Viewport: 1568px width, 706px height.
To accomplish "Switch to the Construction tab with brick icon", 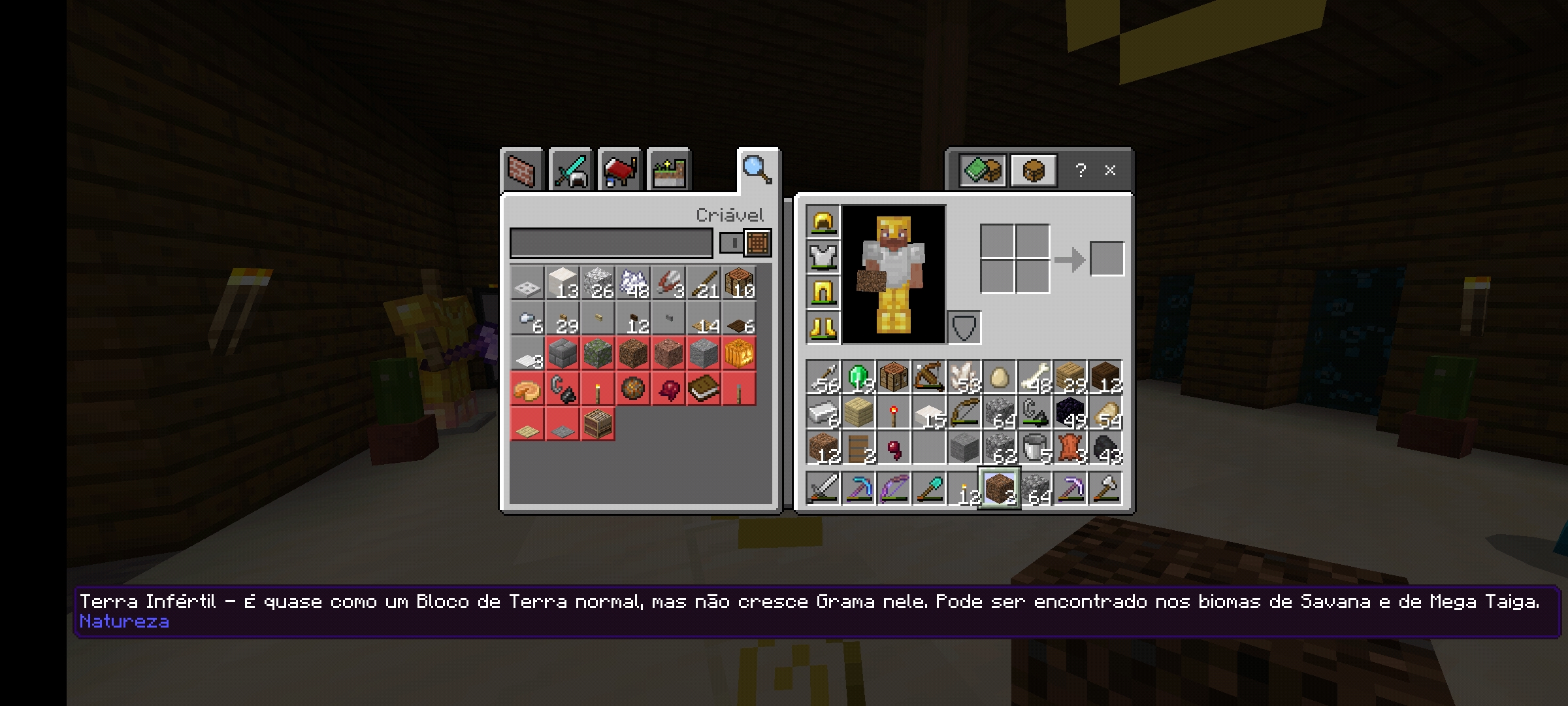I will 521,171.
